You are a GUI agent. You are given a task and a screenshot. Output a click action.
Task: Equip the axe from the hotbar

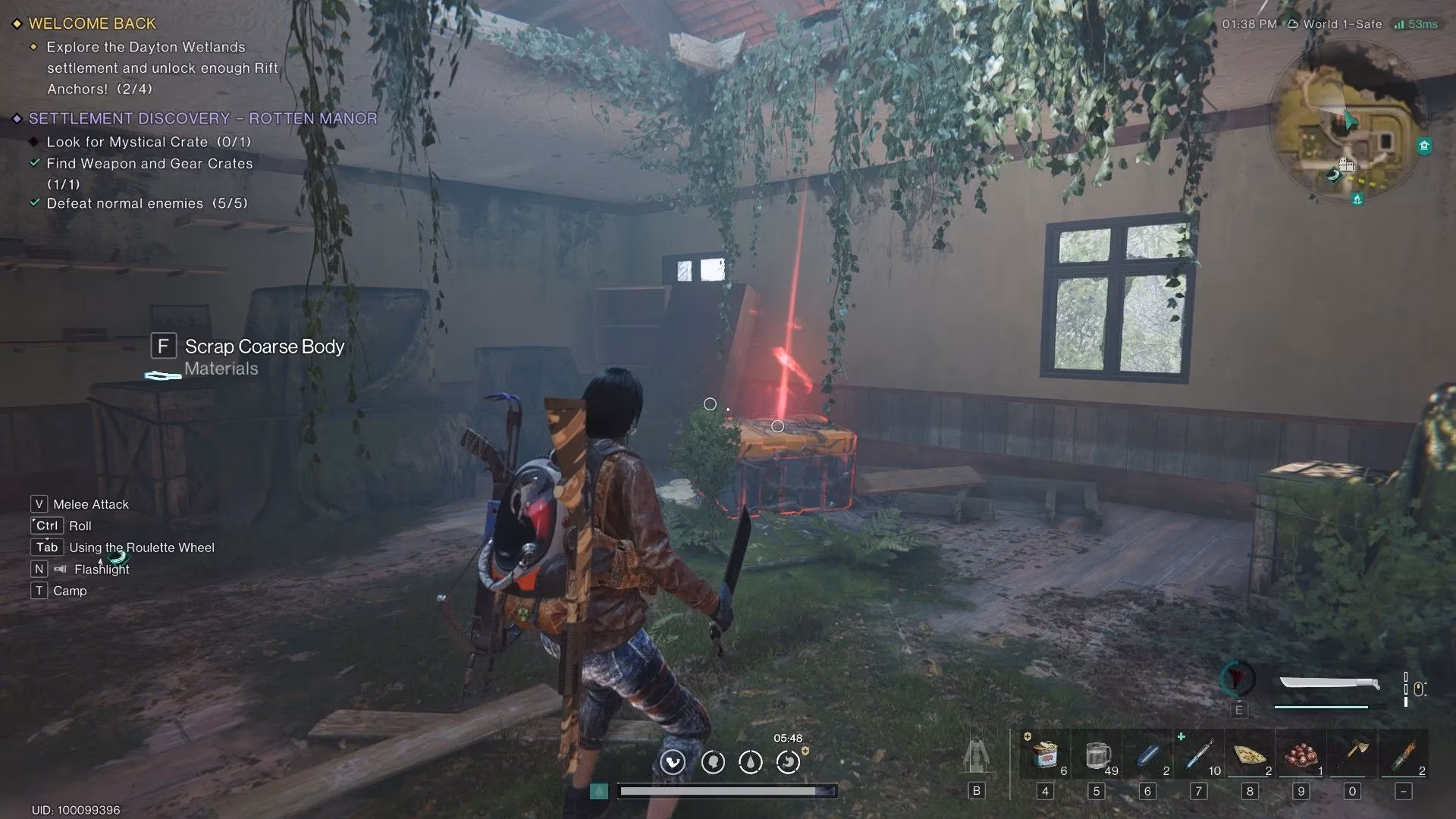(x=1352, y=756)
